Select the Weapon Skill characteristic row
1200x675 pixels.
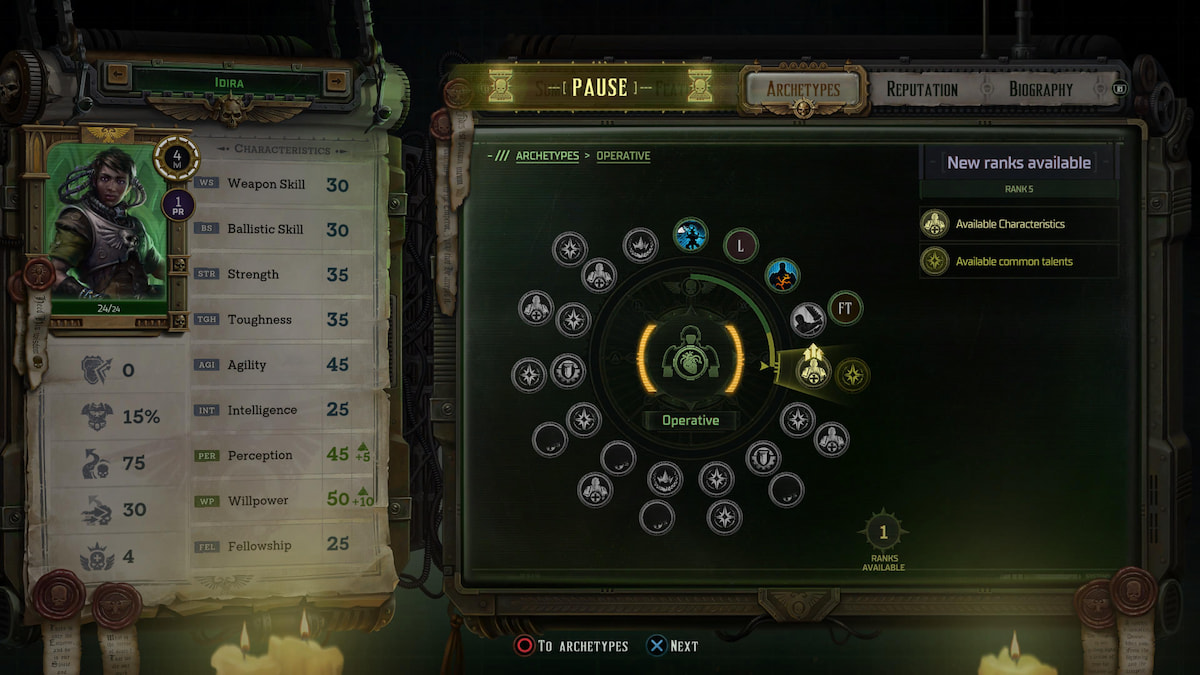pyautogui.click(x=285, y=185)
